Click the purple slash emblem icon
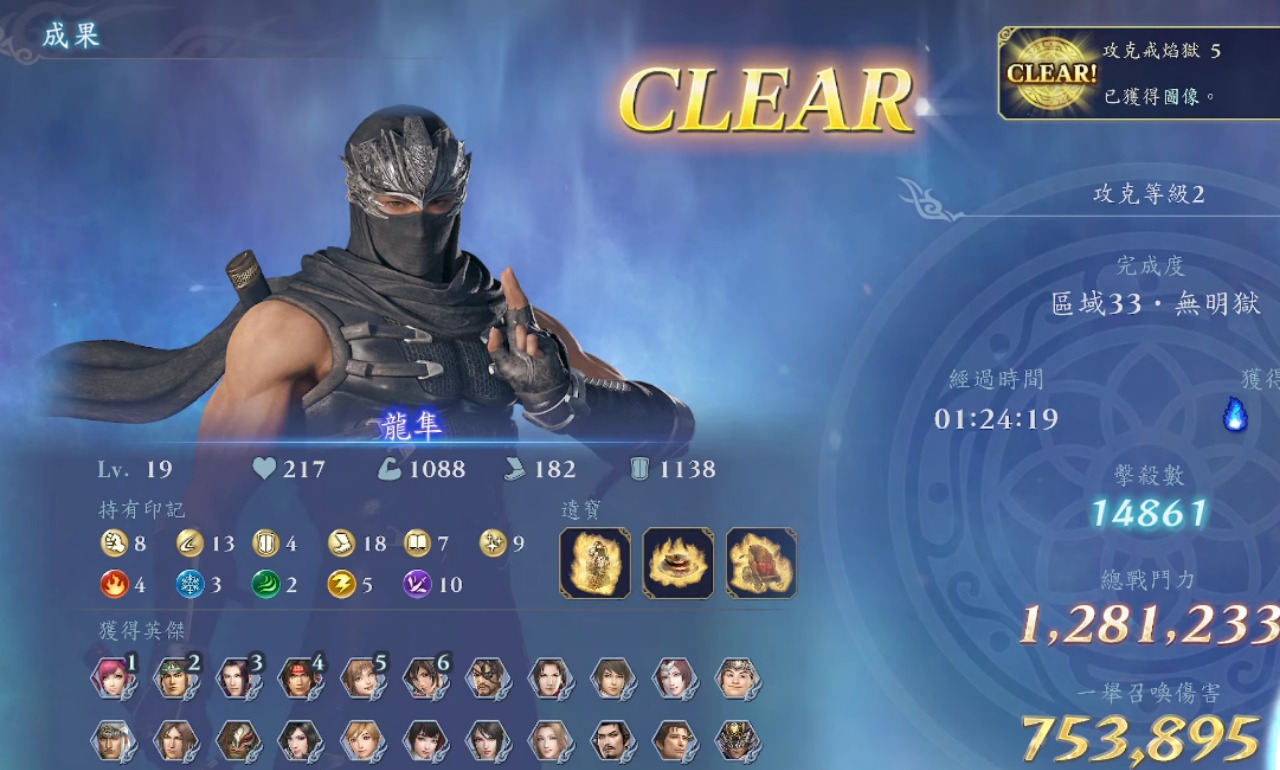1280x770 pixels. 417,584
